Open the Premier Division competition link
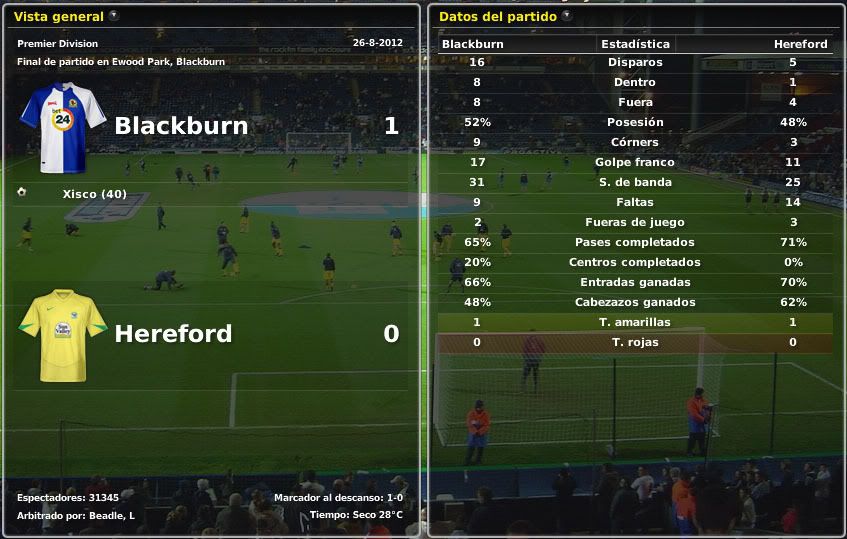Screen dimensions: 847x539 point(58,44)
